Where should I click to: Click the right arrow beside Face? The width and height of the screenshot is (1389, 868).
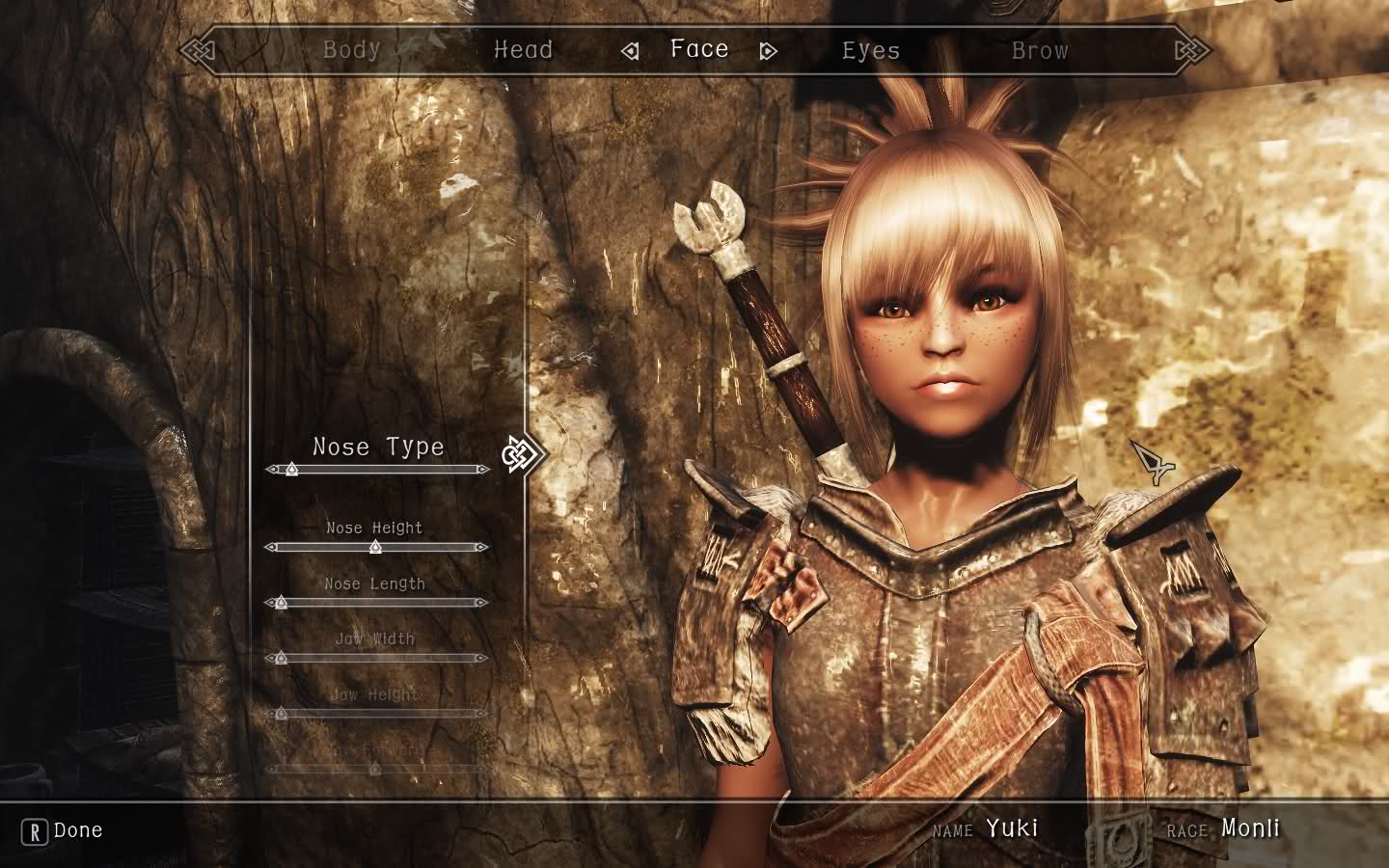[768, 51]
